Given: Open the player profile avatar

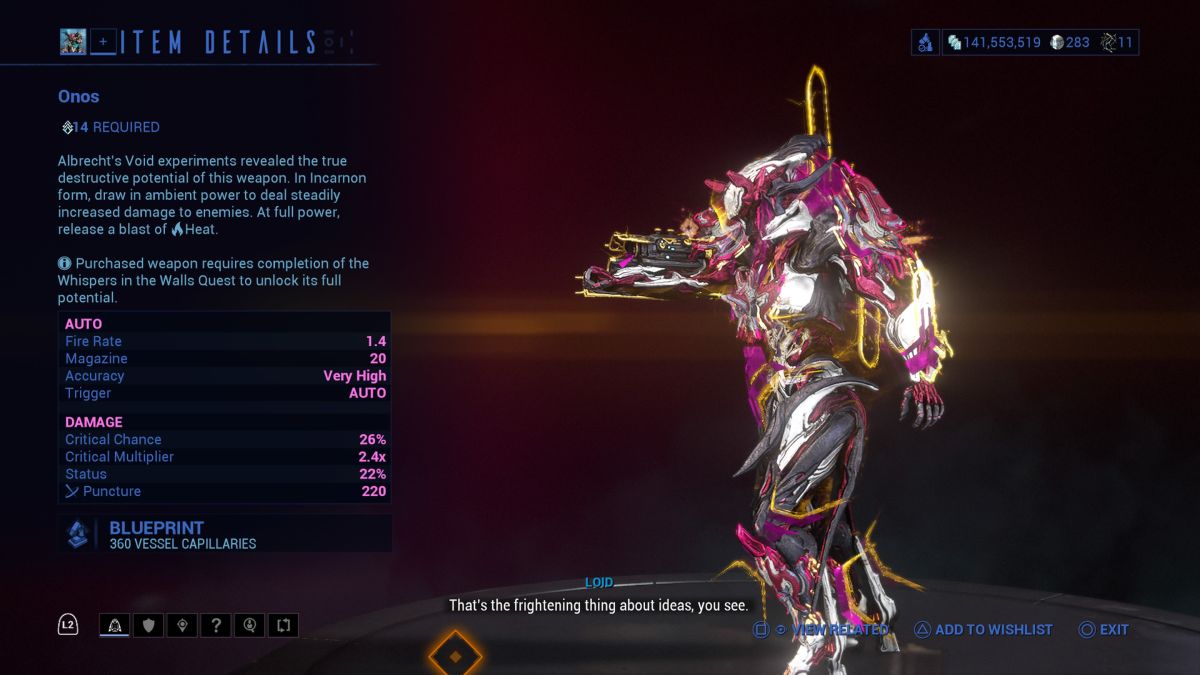Looking at the screenshot, I should point(73,41).
